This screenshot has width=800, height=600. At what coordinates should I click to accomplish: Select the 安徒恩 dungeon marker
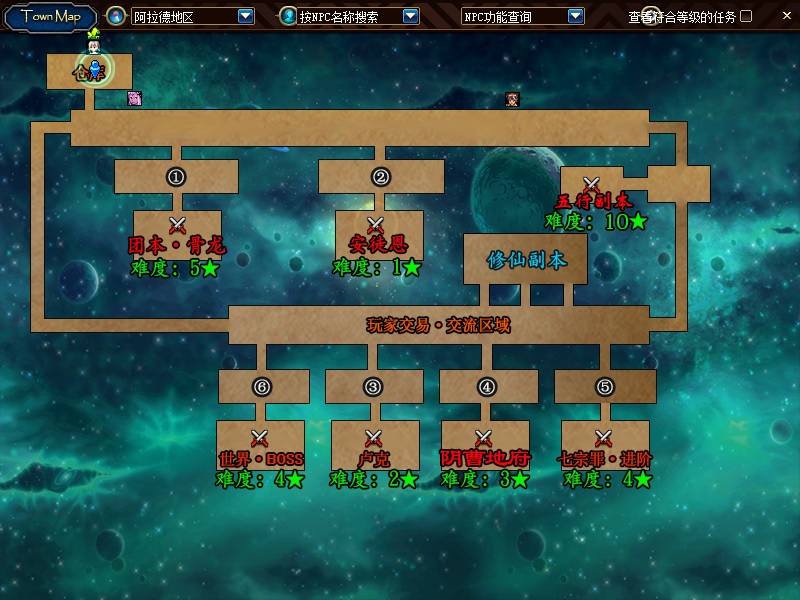pos(376,225)
